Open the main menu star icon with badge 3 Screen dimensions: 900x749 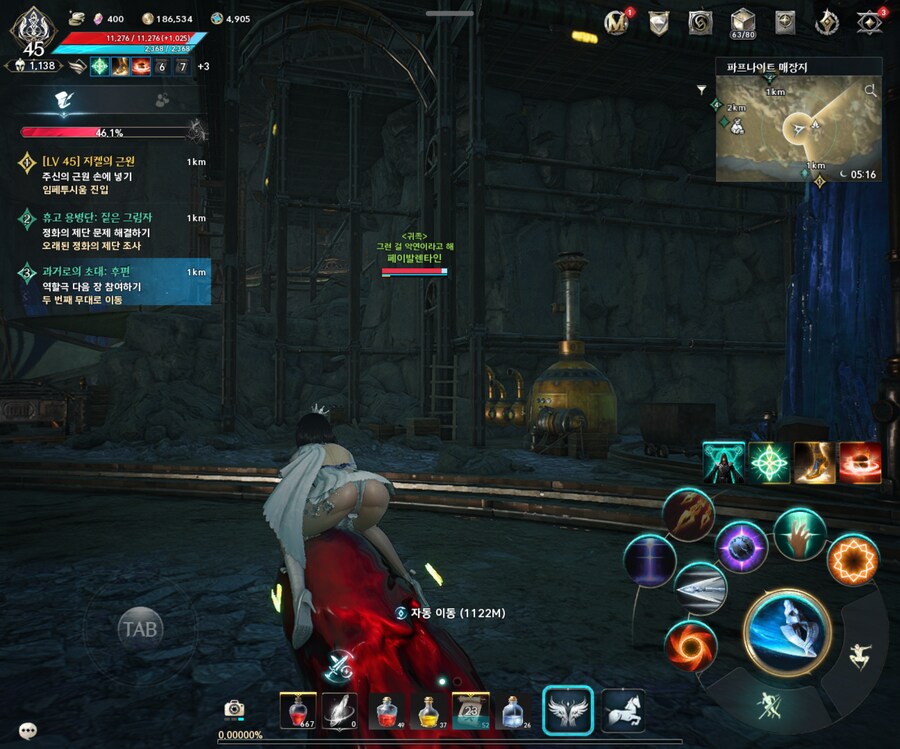point(870,22)
